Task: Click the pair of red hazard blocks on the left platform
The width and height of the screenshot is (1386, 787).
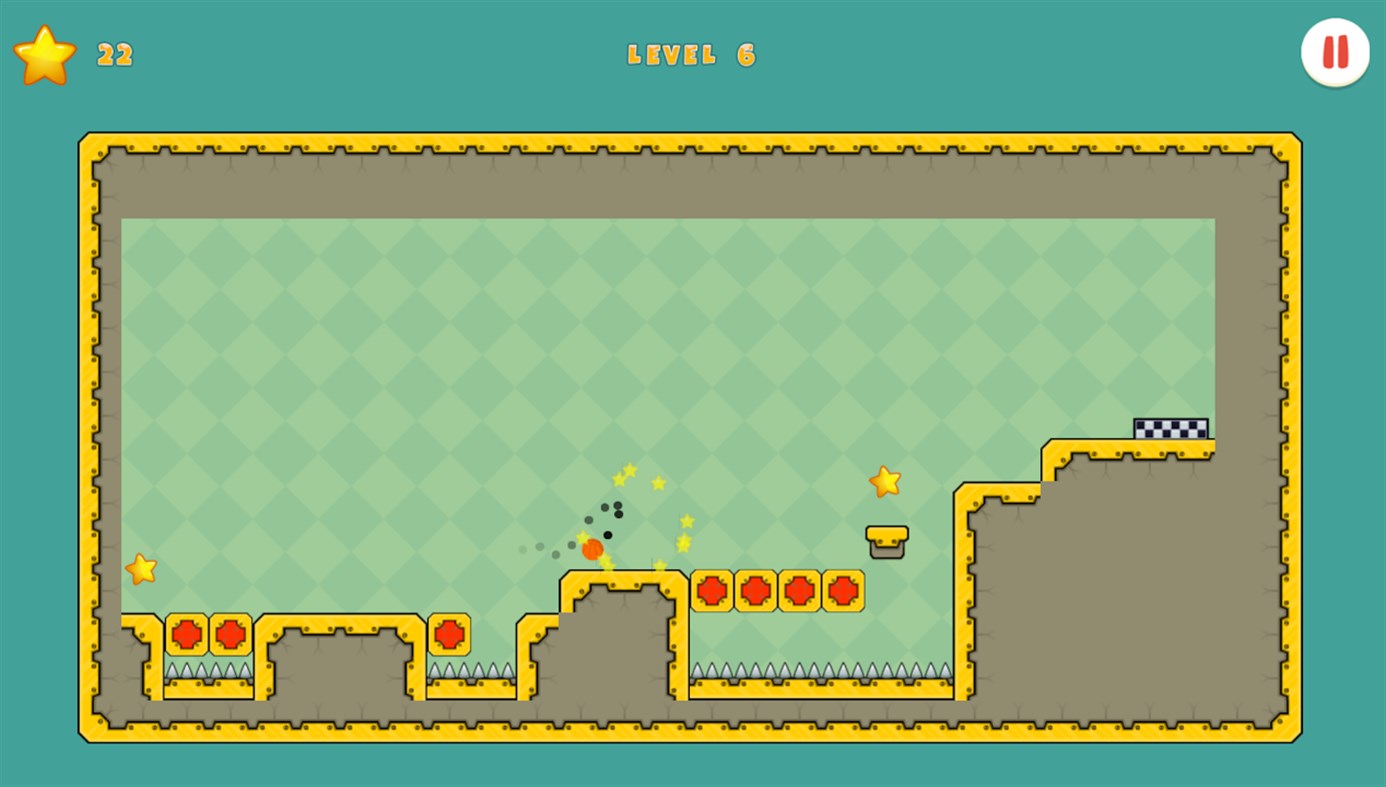Action: (x=207, y=633)
